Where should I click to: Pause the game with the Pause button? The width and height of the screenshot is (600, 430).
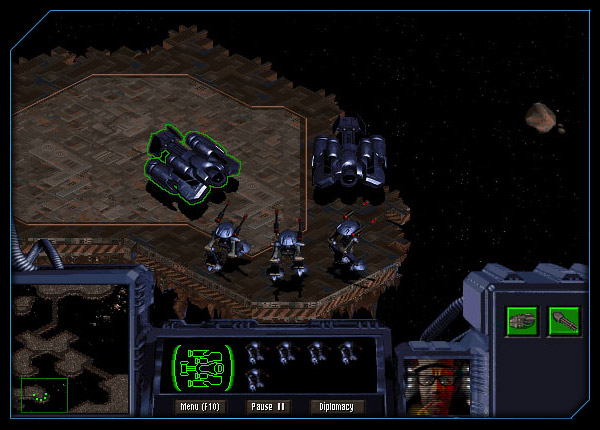coord(267,407)
